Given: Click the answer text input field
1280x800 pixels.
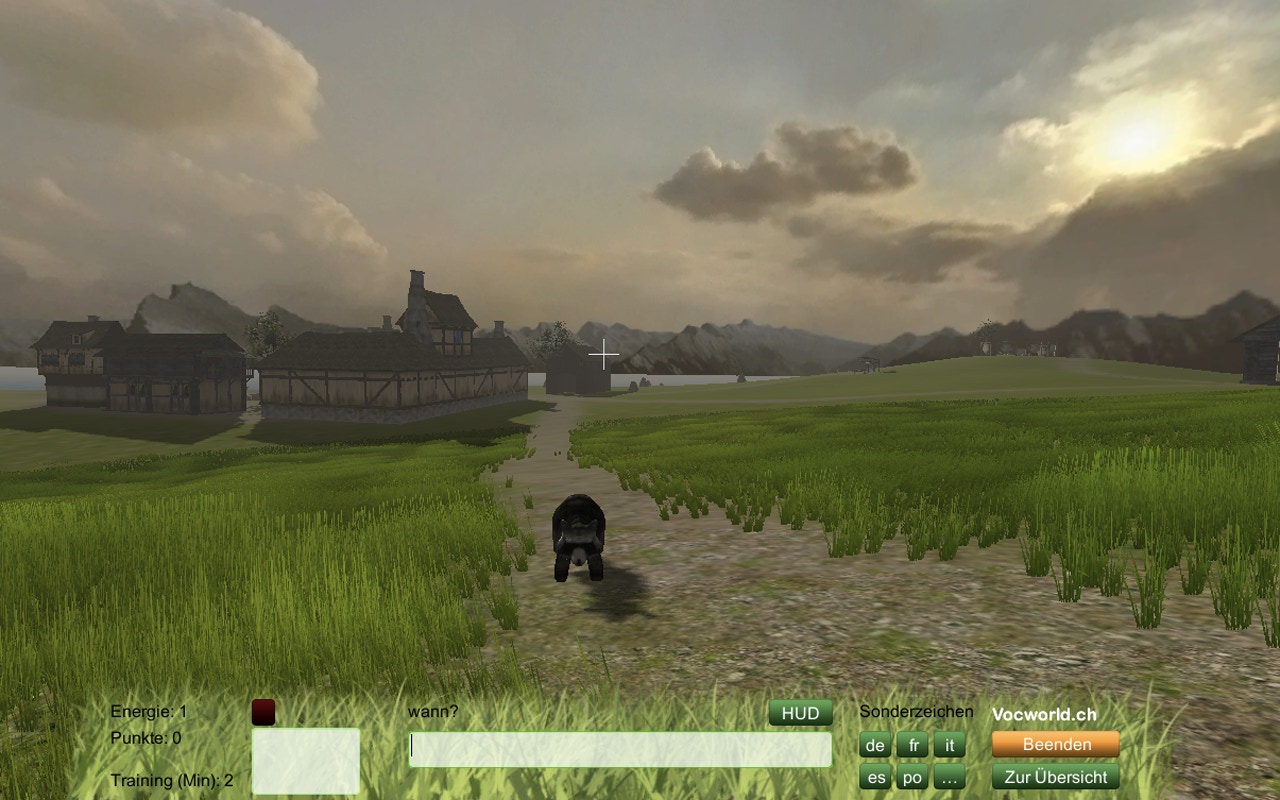Looking at the screenshot, I should click(620, 749).
